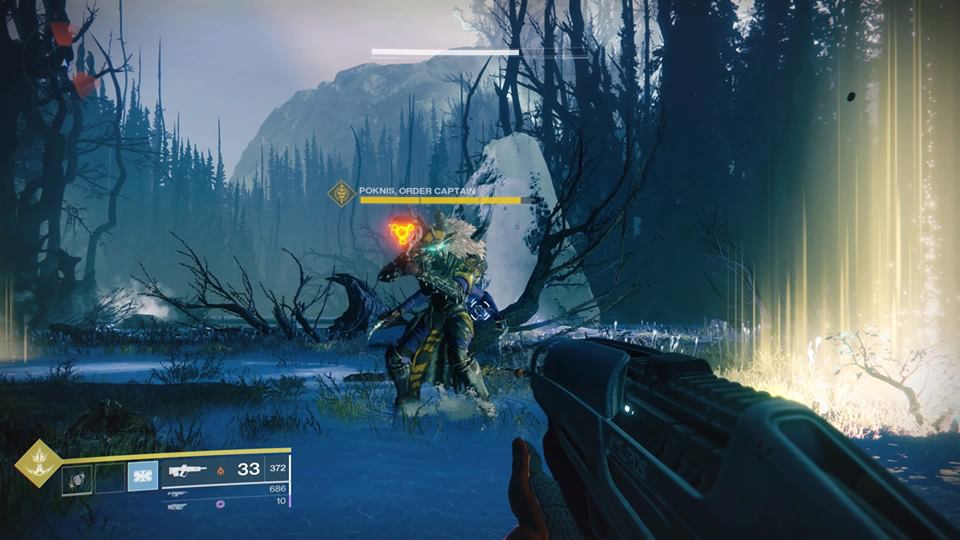Use the light-blue class ability icon
This screenshot has height=540, width=960.
pos(142,476)
